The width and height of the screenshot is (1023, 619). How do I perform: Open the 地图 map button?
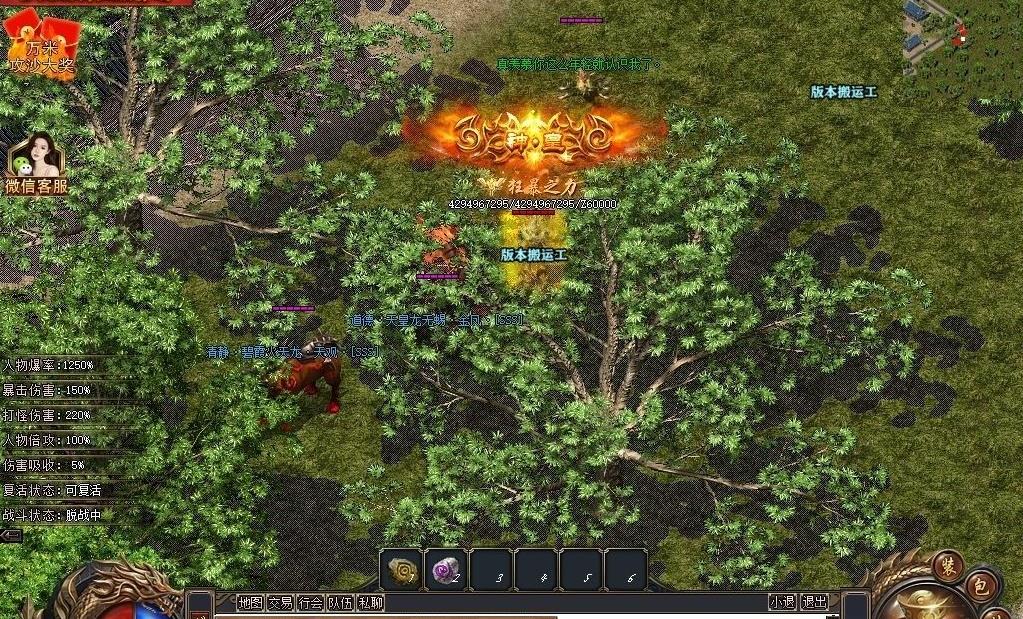250,602
